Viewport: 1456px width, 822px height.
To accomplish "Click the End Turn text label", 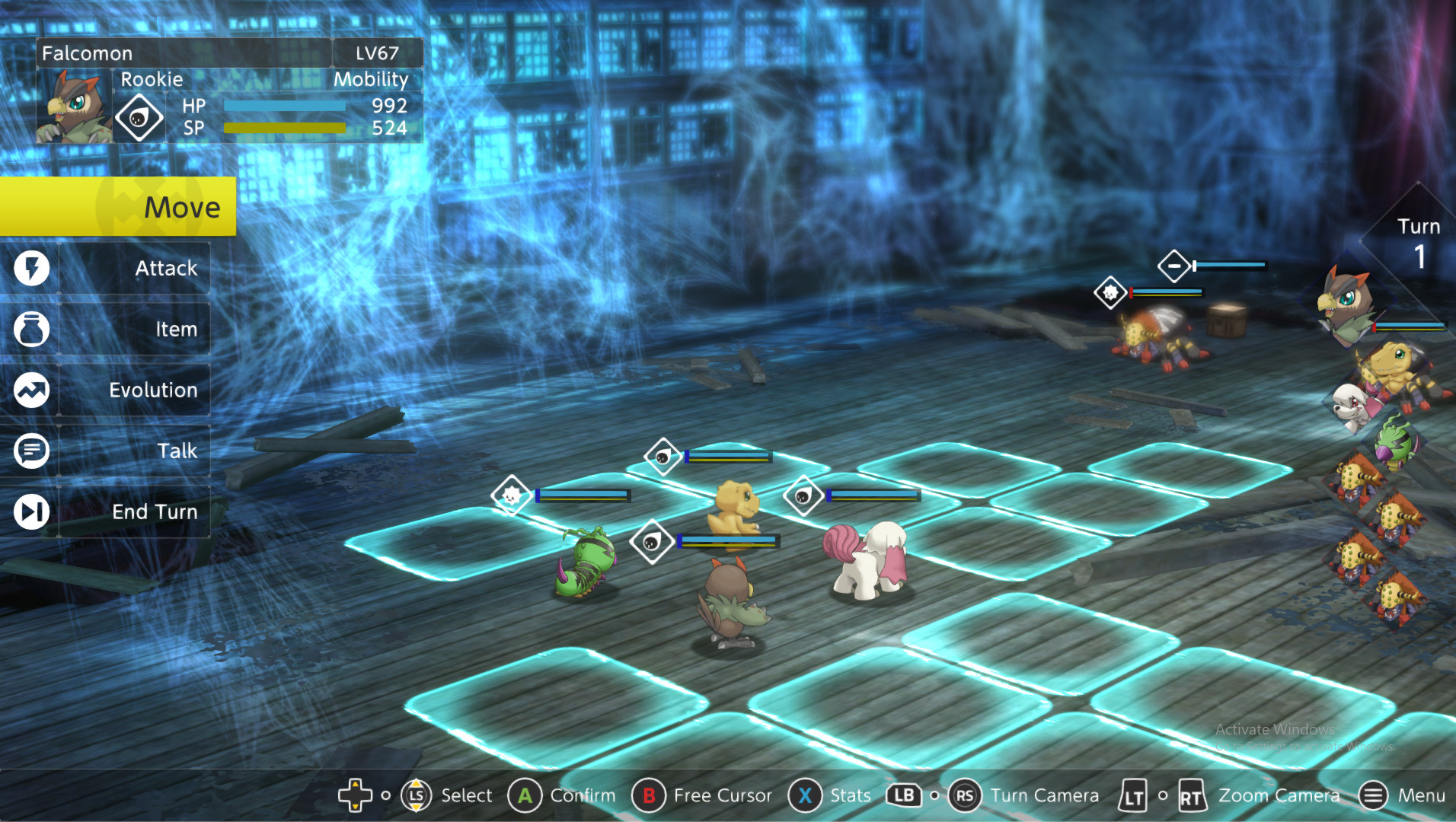I will point(155,511).
